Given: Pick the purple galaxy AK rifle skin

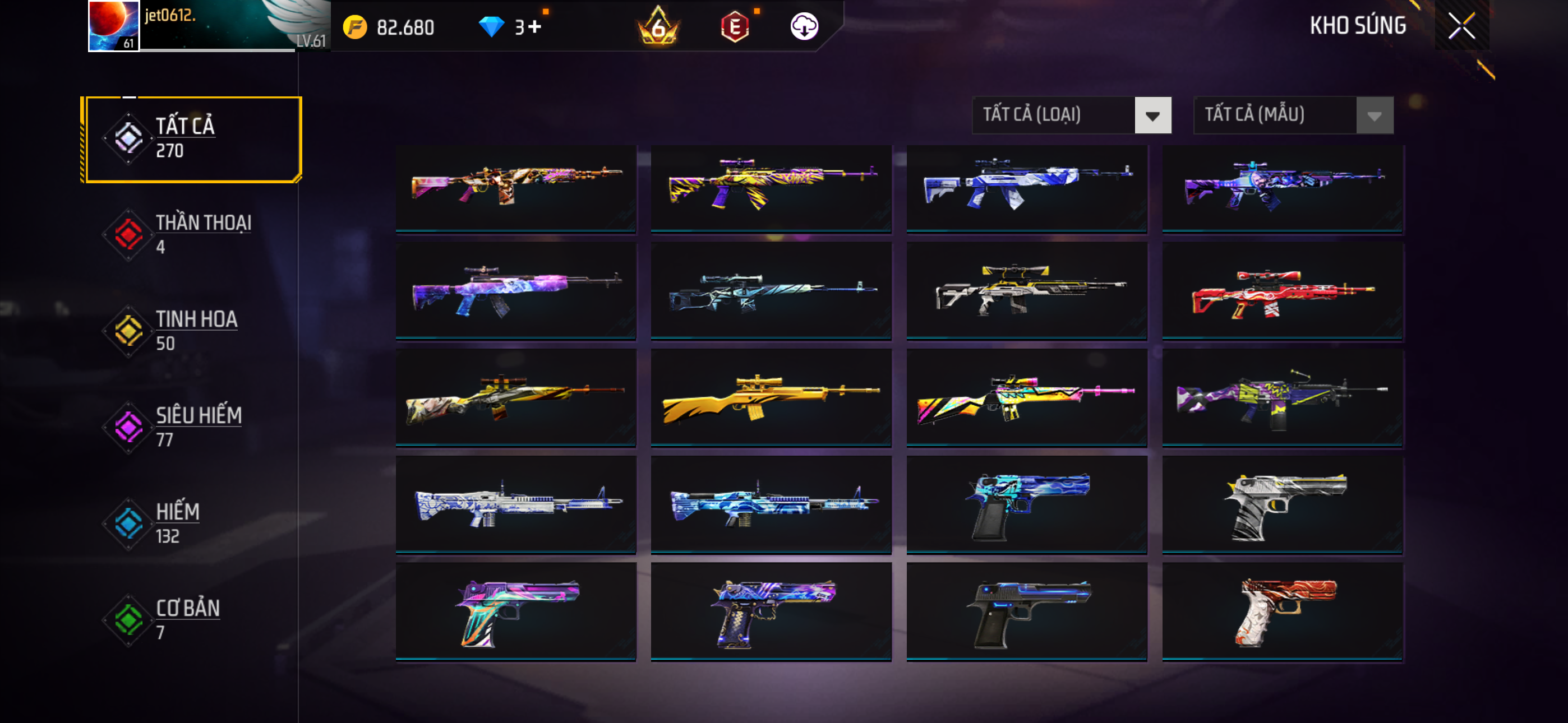Looking at the screenshot, I should pyautogui.click(x=515, y=290).
